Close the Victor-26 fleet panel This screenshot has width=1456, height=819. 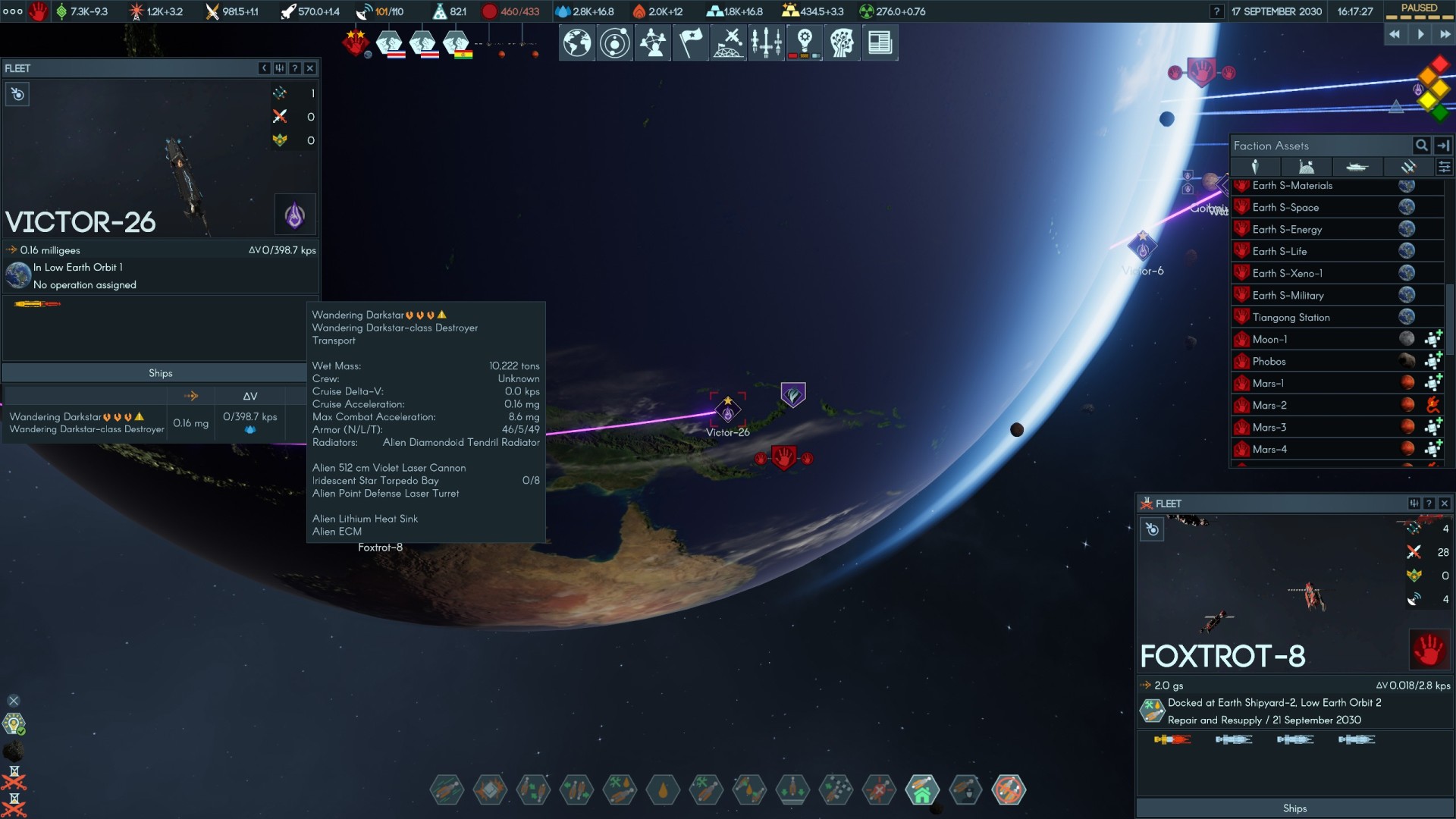click(309, 68)
